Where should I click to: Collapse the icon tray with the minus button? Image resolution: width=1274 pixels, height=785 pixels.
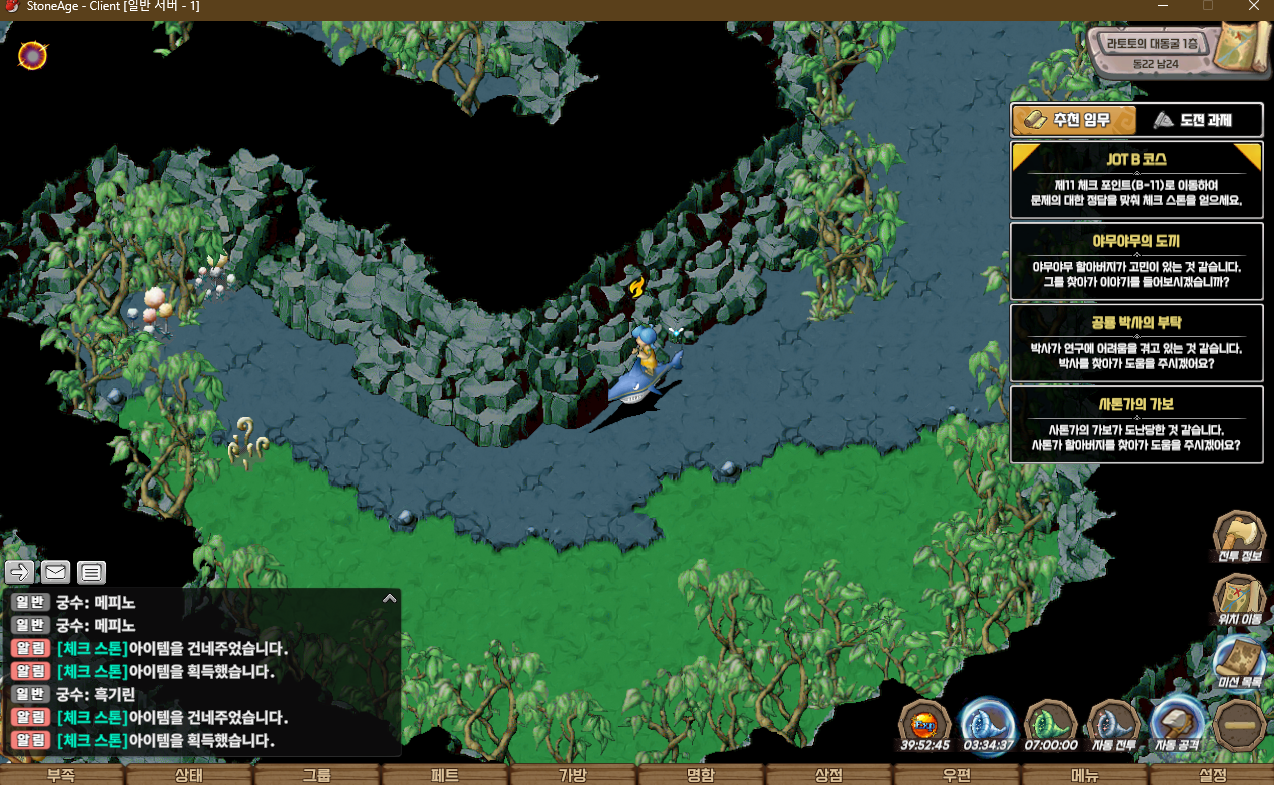[x=1239, y=723]
